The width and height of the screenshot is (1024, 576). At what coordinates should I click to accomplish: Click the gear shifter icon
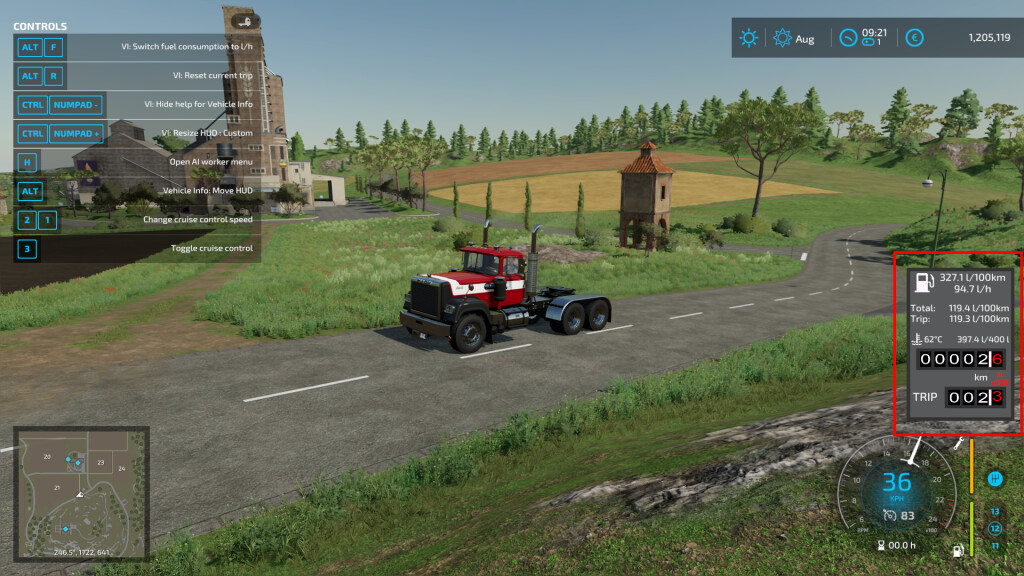click(995, 479)
